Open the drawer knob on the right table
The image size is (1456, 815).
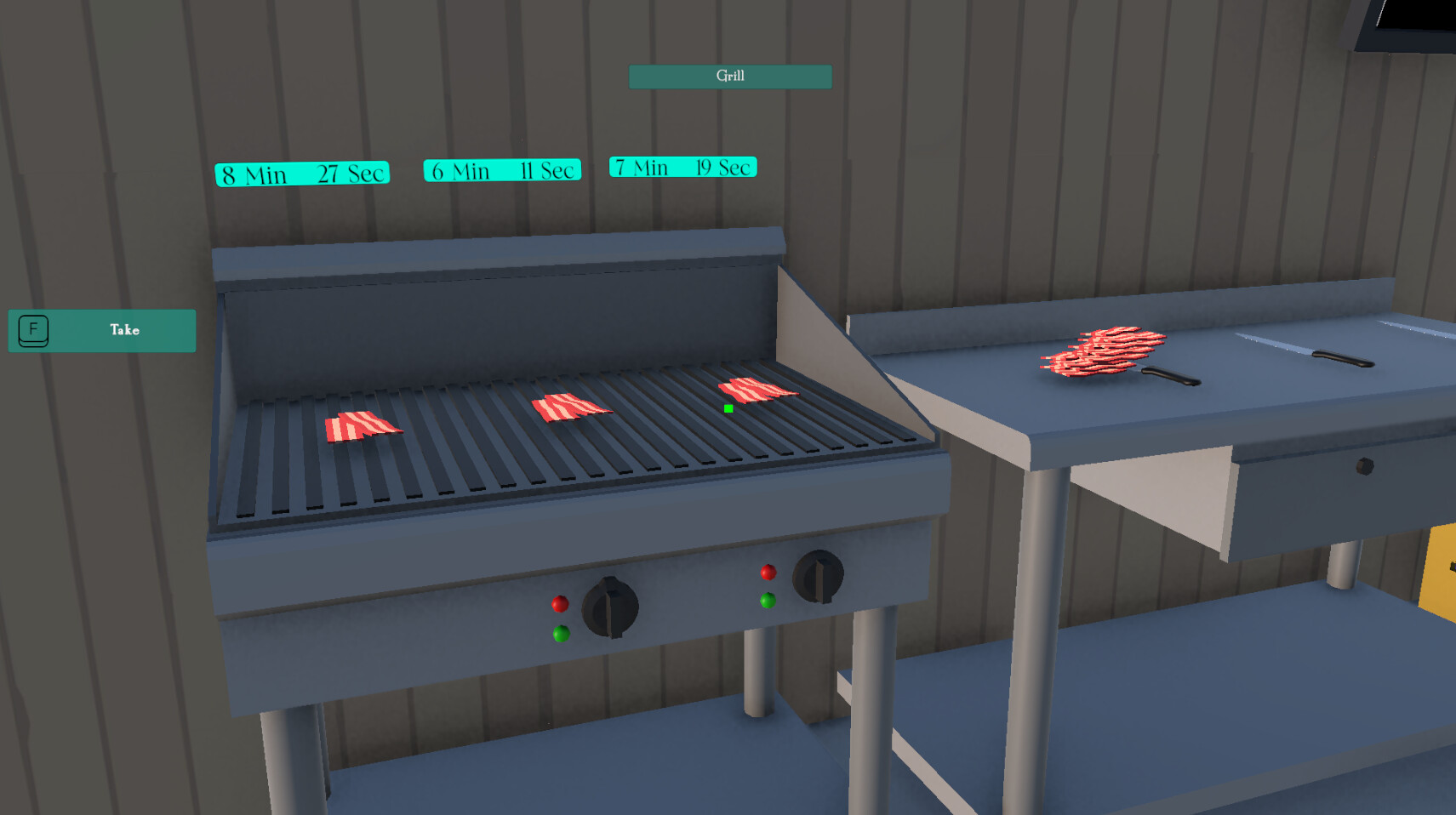tap(1363, 464)
